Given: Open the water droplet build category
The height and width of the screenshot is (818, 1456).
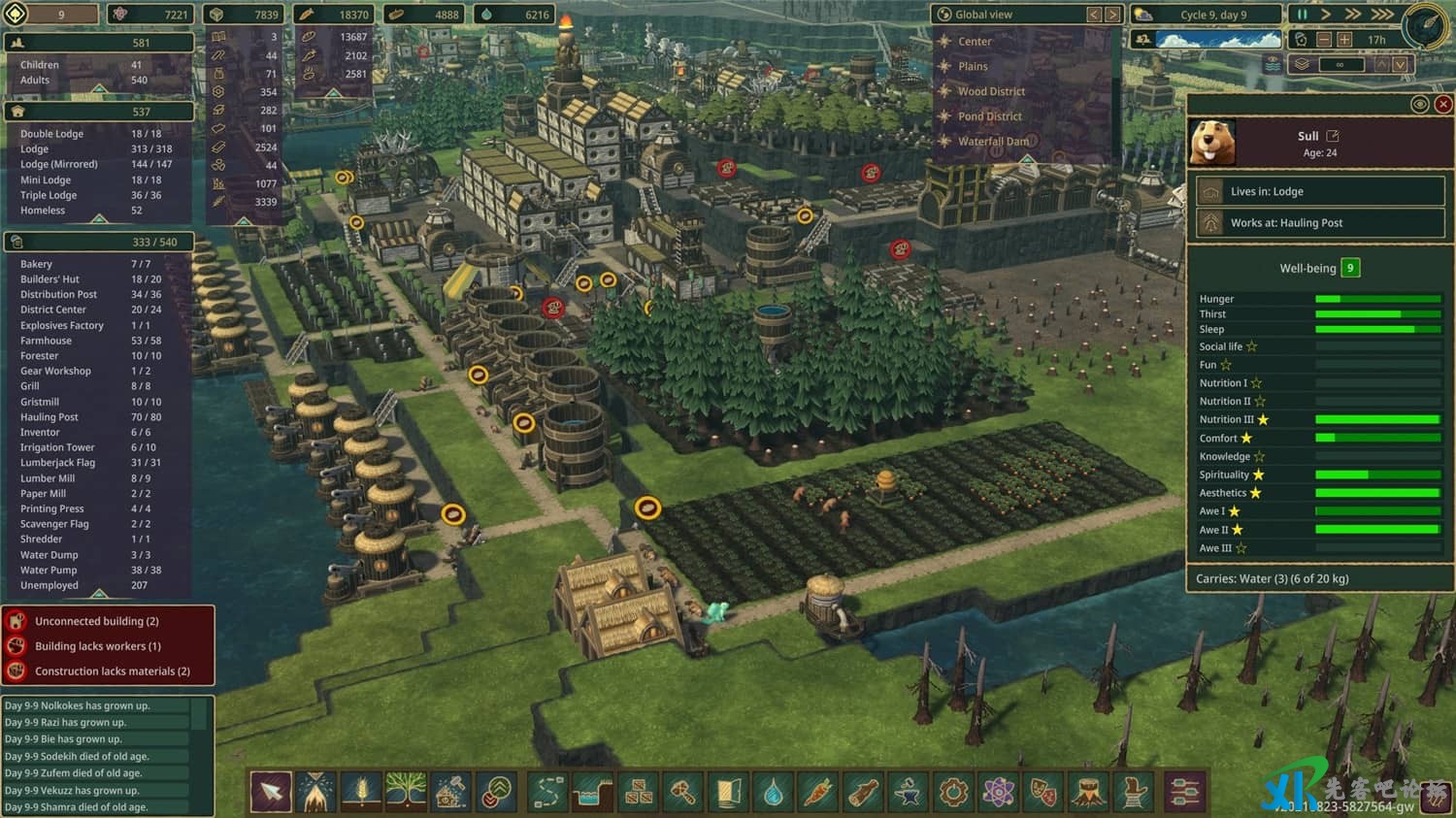Looking at the screenshot, I should tap(773, 793).
